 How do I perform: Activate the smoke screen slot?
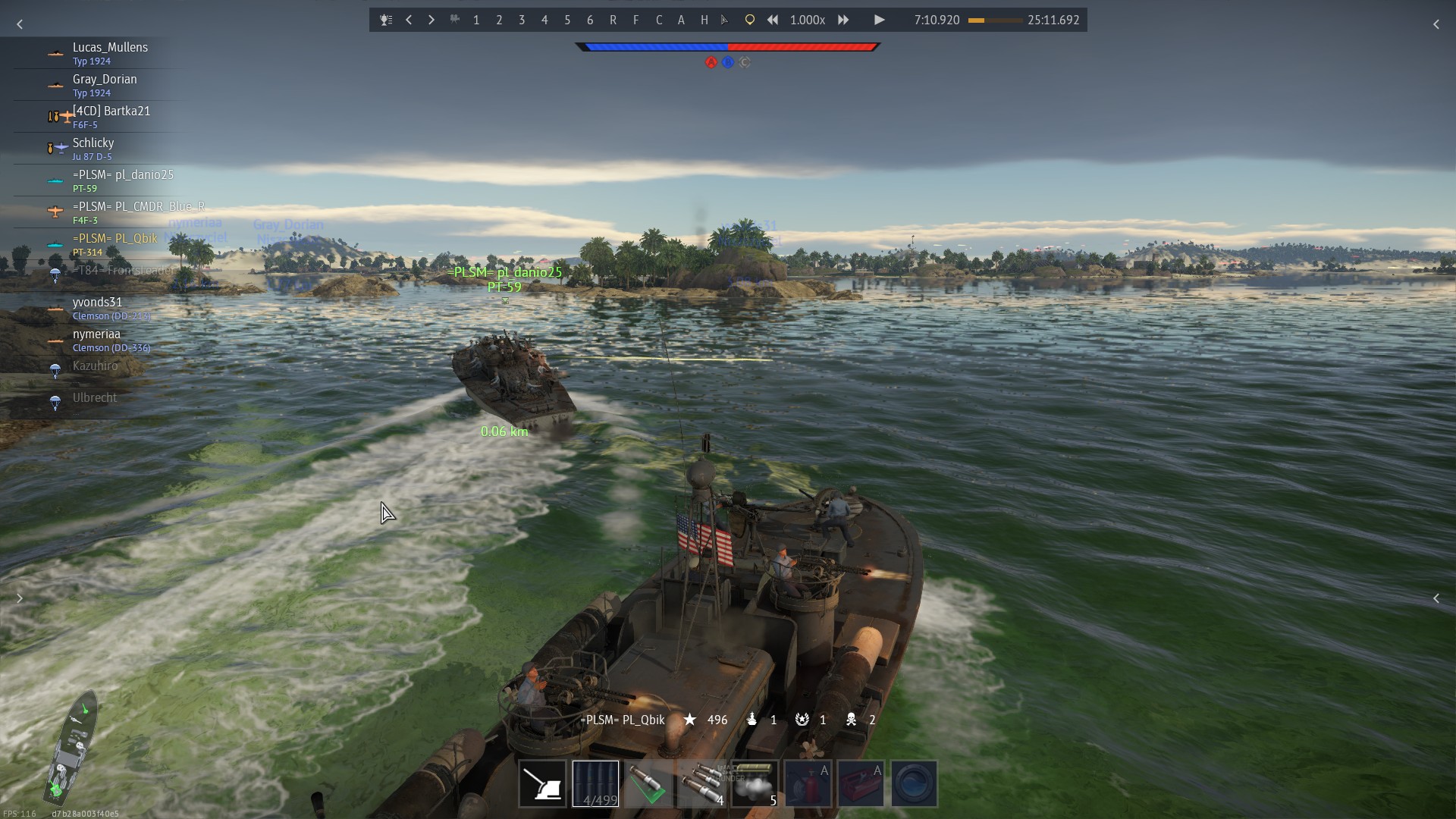(x=755, y=783)
